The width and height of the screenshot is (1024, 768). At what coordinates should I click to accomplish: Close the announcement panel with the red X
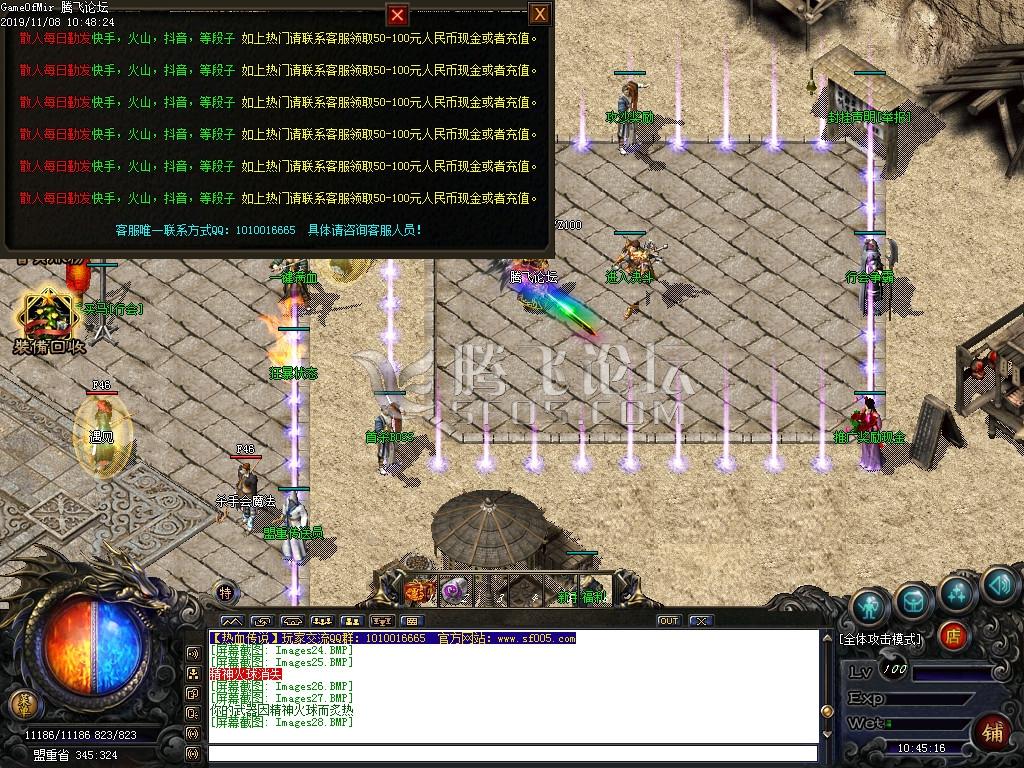point(398,15)
